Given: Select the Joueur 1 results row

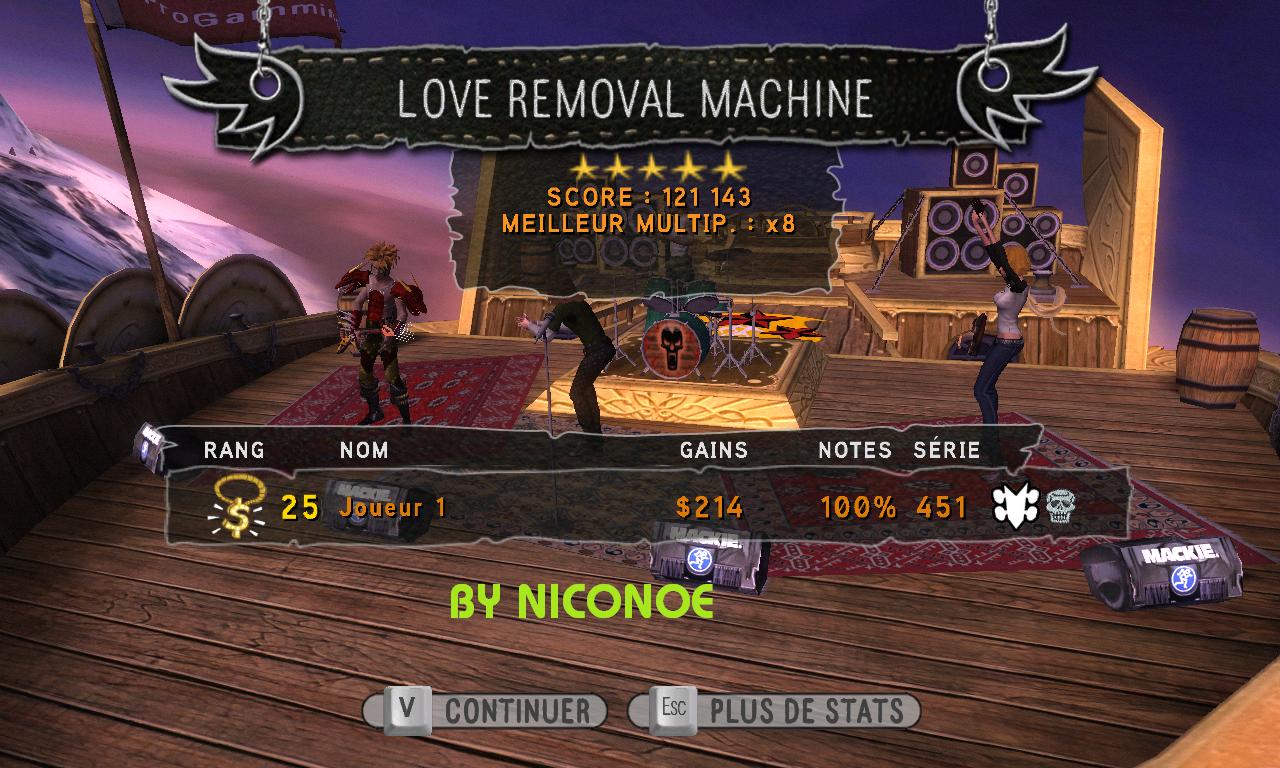Looking at the screenshot, I should click(640, 508).
